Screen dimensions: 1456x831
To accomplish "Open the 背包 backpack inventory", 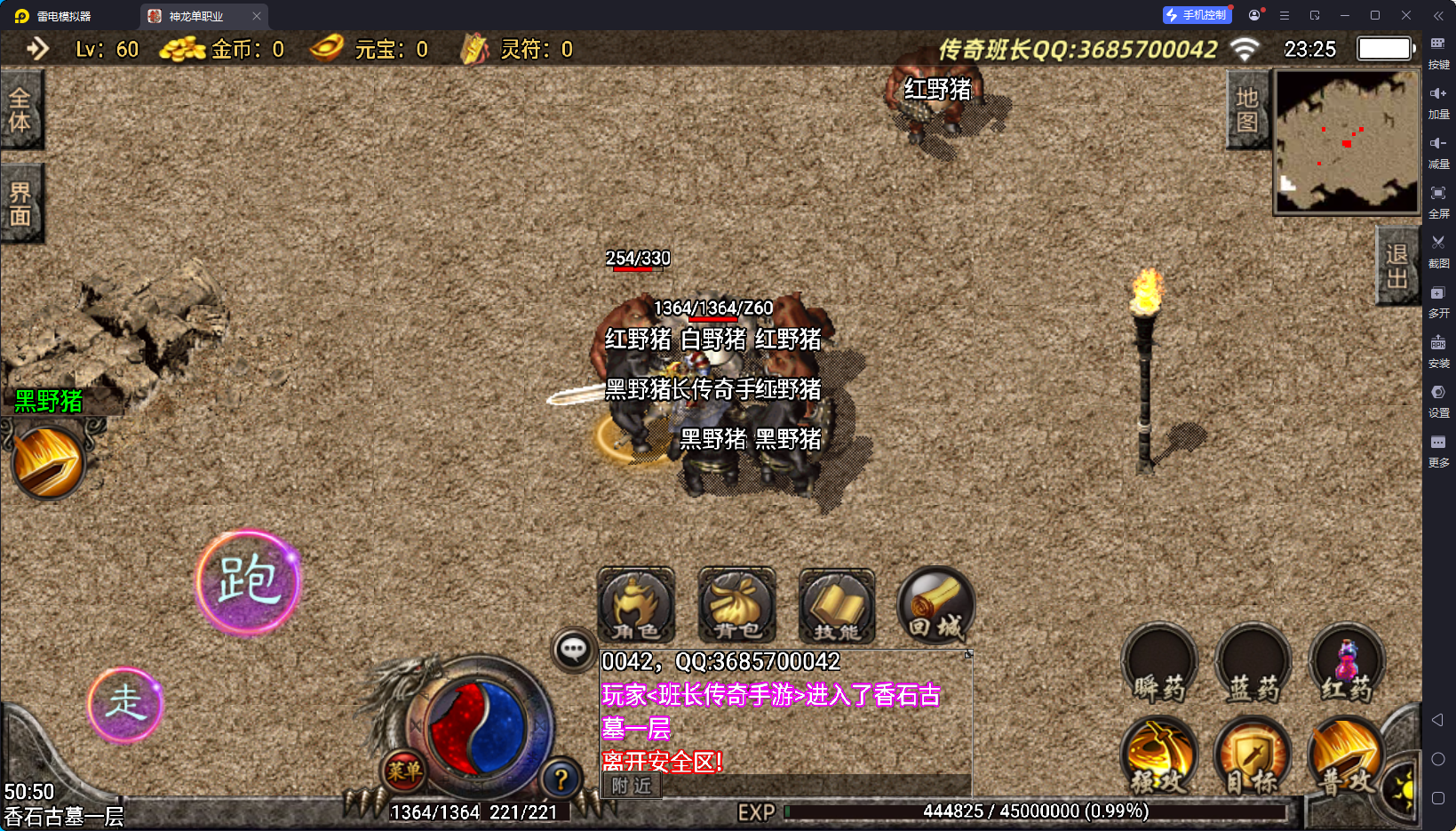I will (x=736, y=605).
